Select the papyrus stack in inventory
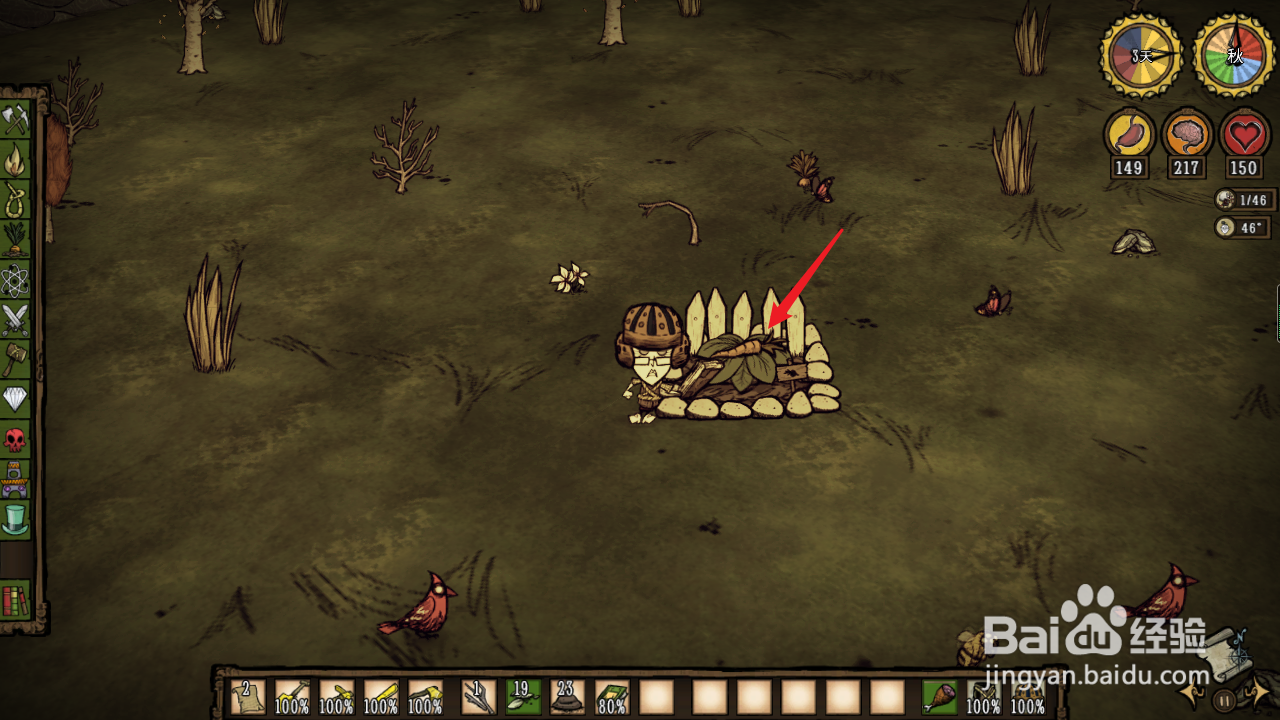This screenshot has width=1280, height=720. pyautogui.click(x=247, y=697)
